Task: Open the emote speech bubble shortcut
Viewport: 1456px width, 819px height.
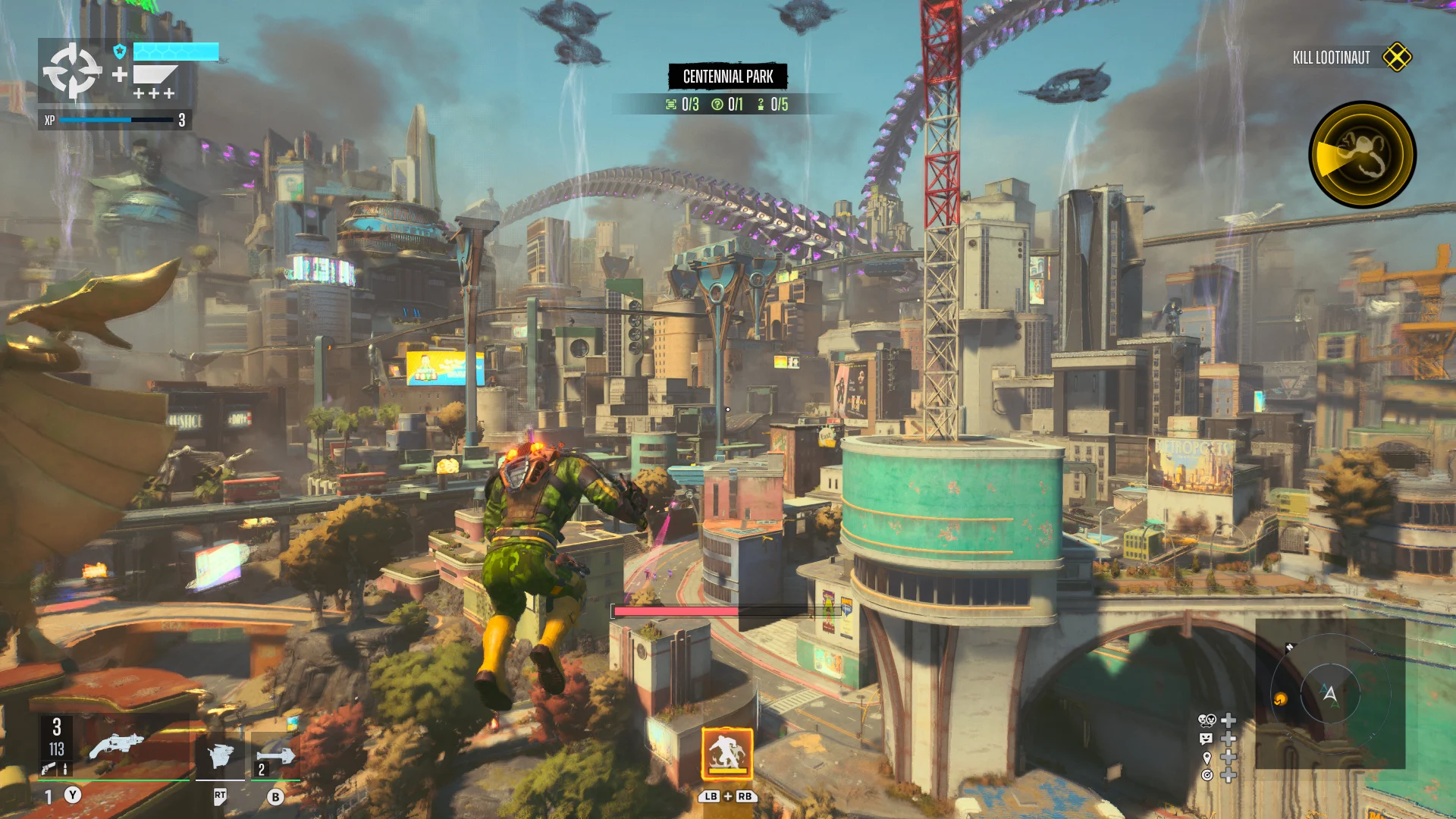Action: 1207,739
